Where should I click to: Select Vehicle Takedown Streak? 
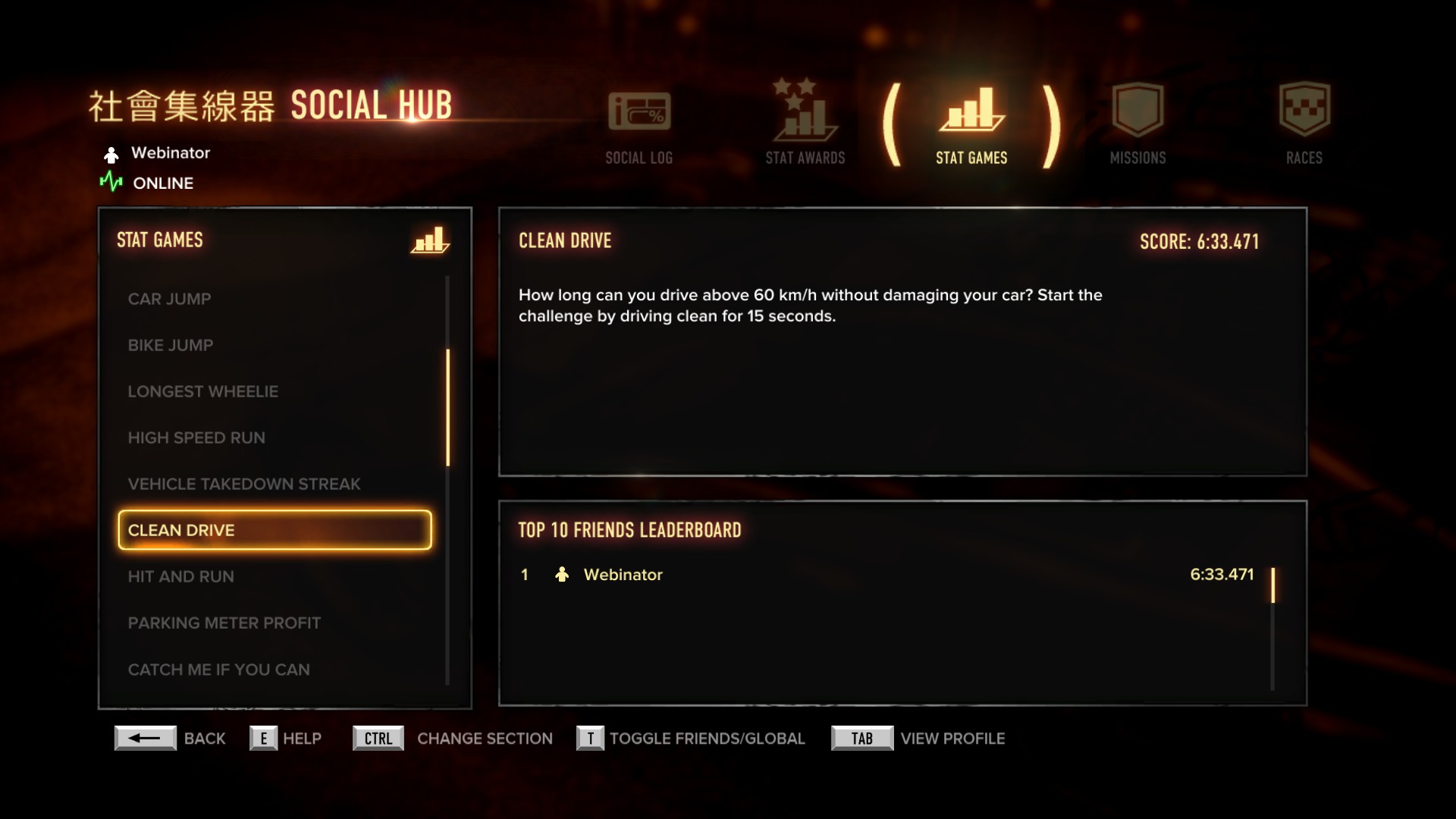(x=243, y=484)
